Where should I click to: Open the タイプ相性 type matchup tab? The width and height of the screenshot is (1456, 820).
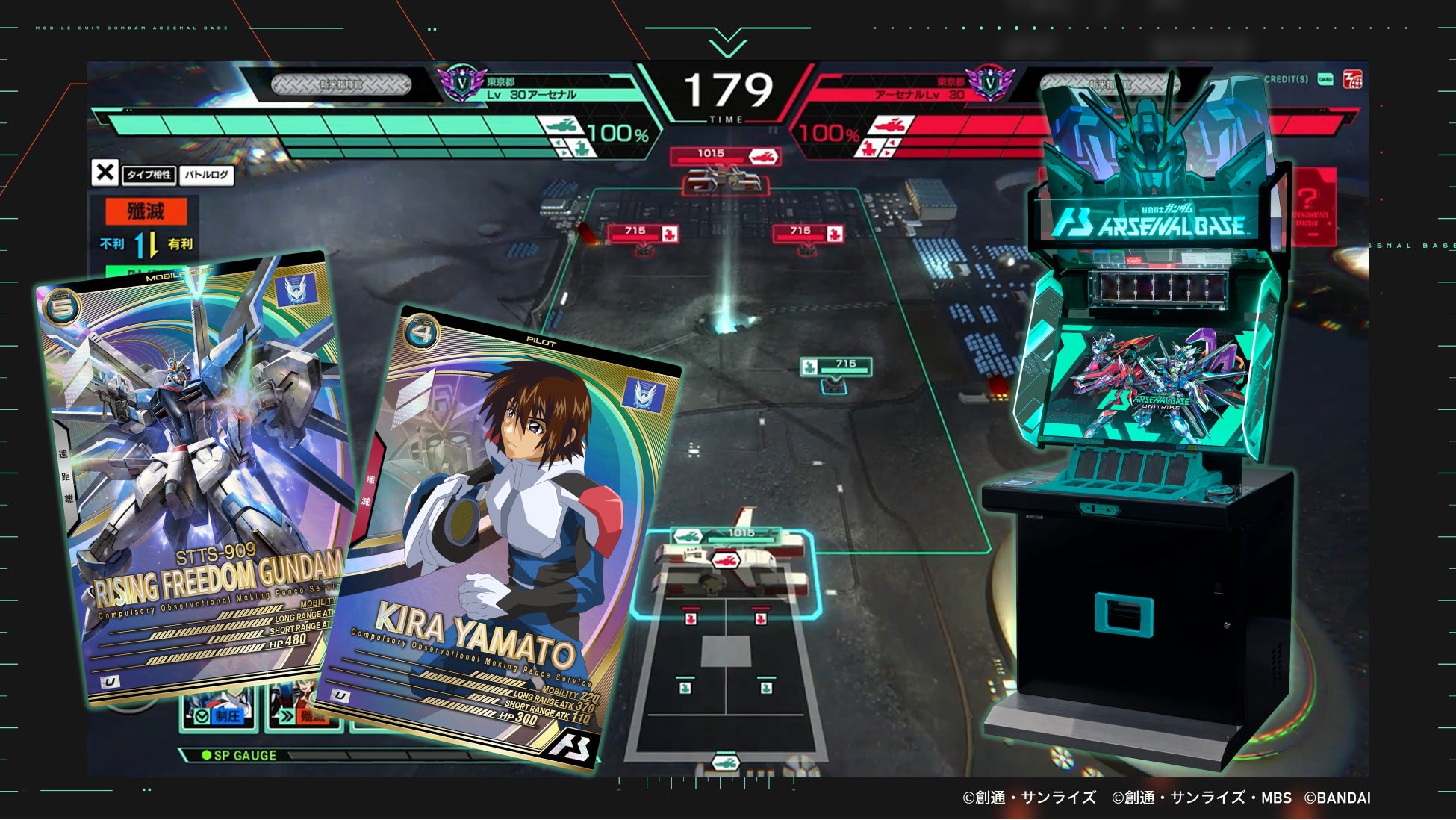pos(149,175)
